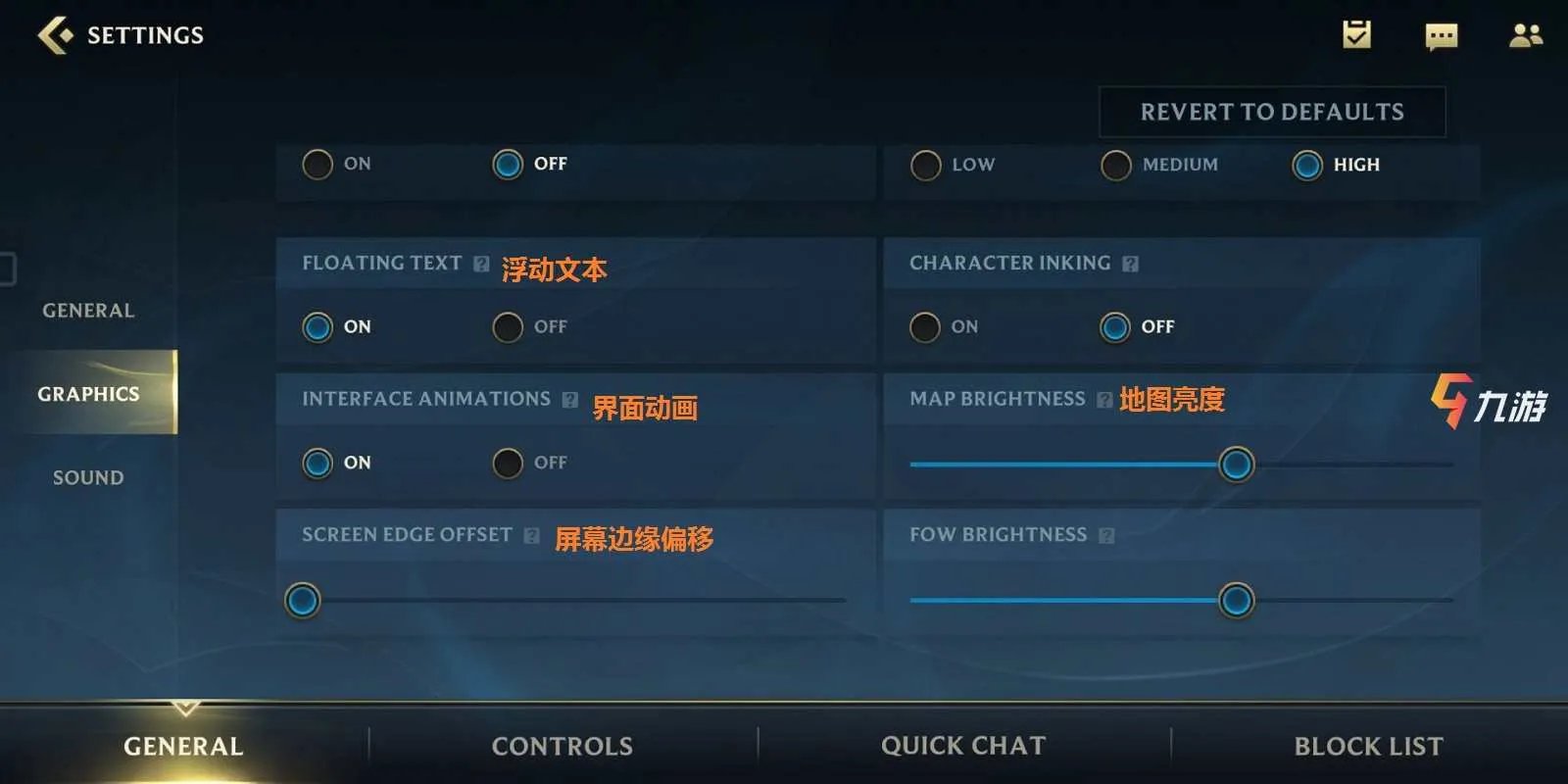Select MEDIUM graphics quality
1568x784 pixels.
(1114, 165)
